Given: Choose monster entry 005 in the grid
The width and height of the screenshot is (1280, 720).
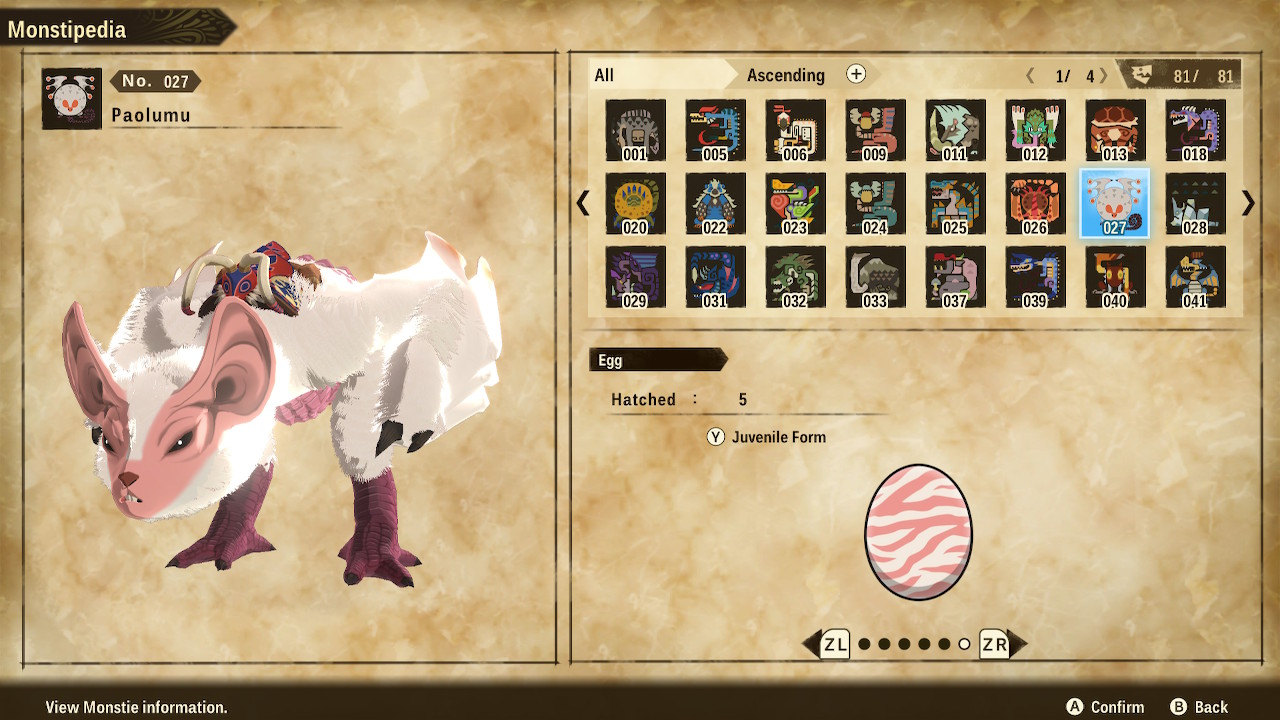Looking at the screenshot, I should click(x=715, y=130).
